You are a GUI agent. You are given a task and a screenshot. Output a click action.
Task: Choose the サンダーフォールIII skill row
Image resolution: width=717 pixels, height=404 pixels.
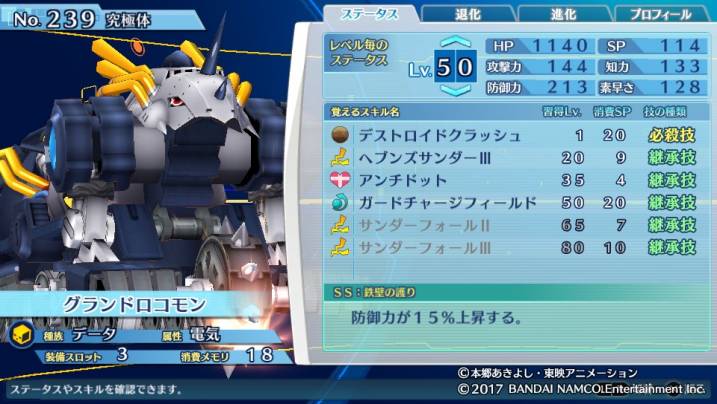(514, 247)
